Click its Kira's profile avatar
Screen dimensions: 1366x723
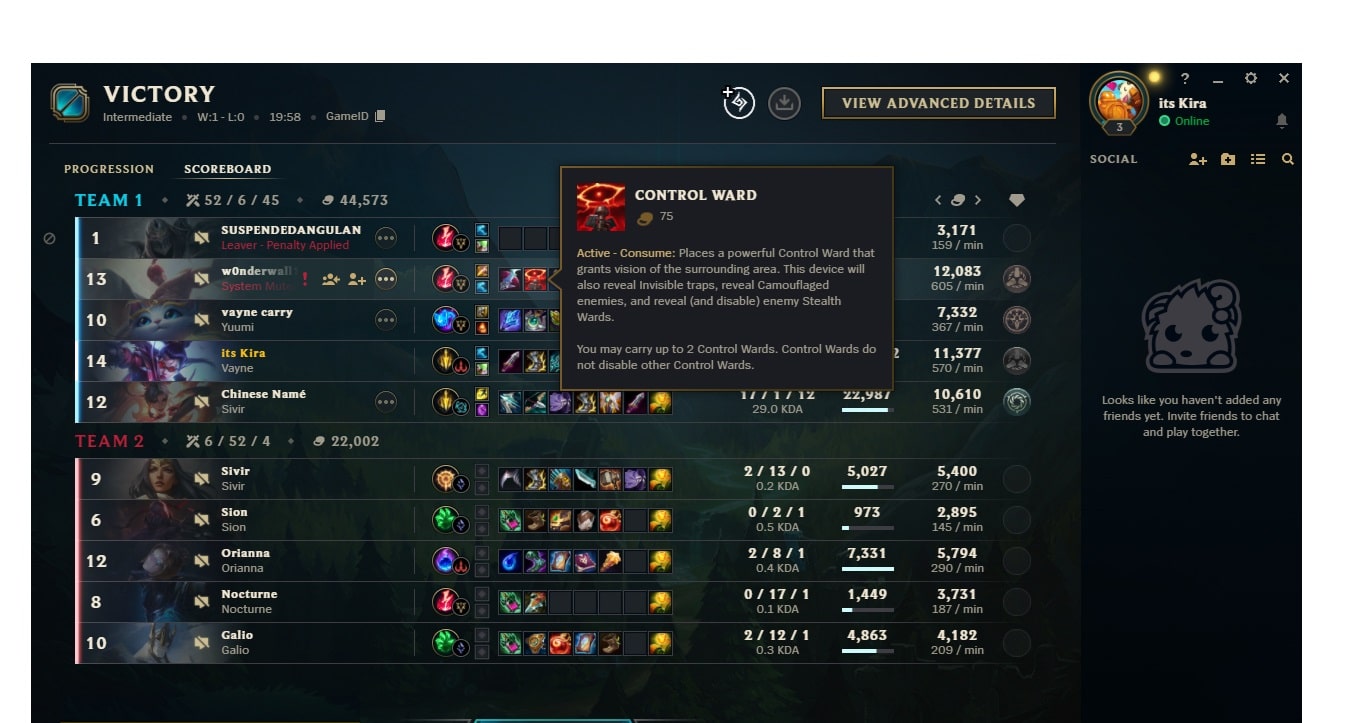(x=1120, y=100)
